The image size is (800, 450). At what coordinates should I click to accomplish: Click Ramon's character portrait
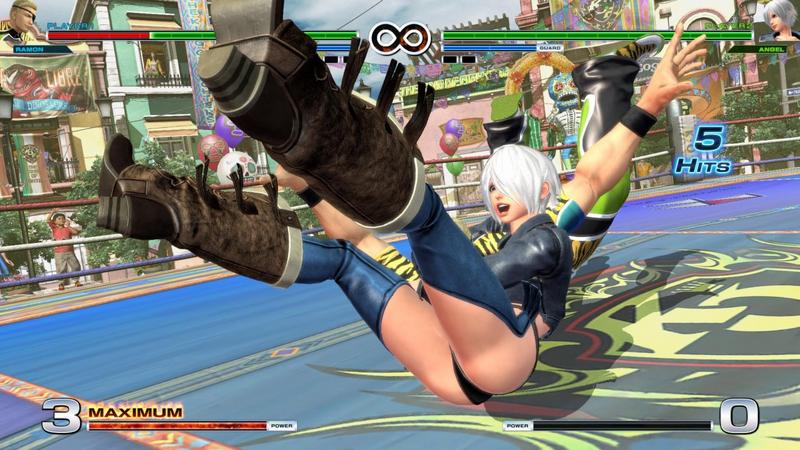coord(22,22)
